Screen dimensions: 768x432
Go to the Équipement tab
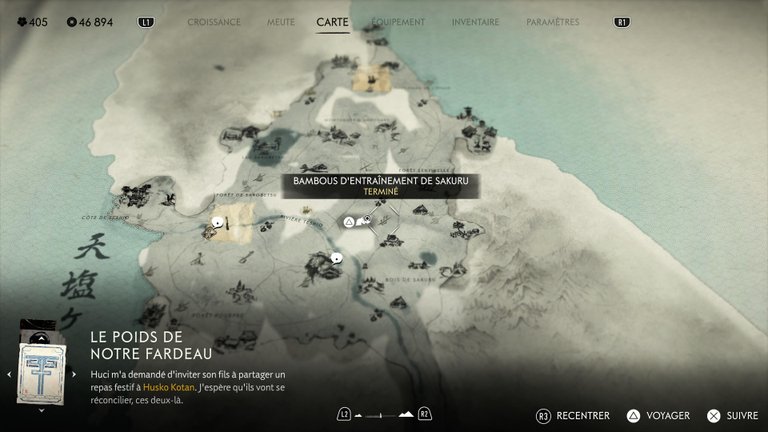click(398, 22)
